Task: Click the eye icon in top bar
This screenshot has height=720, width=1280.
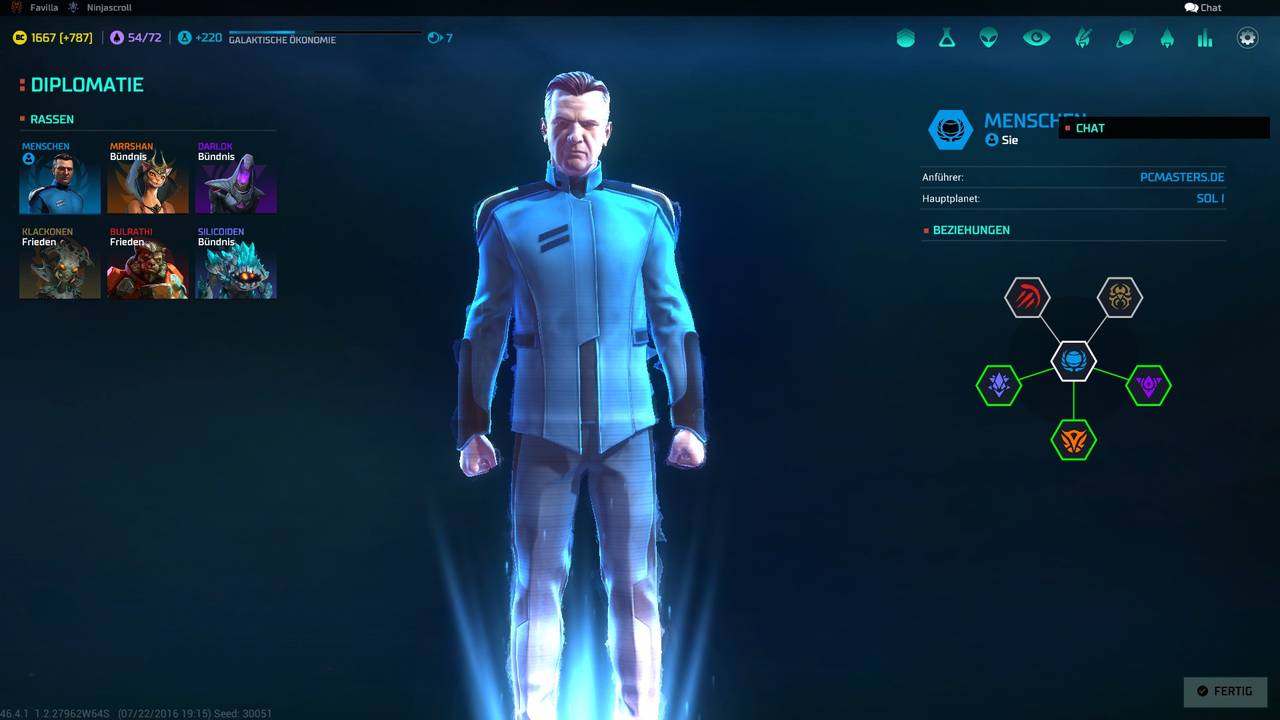Action: pos(1036,38)
